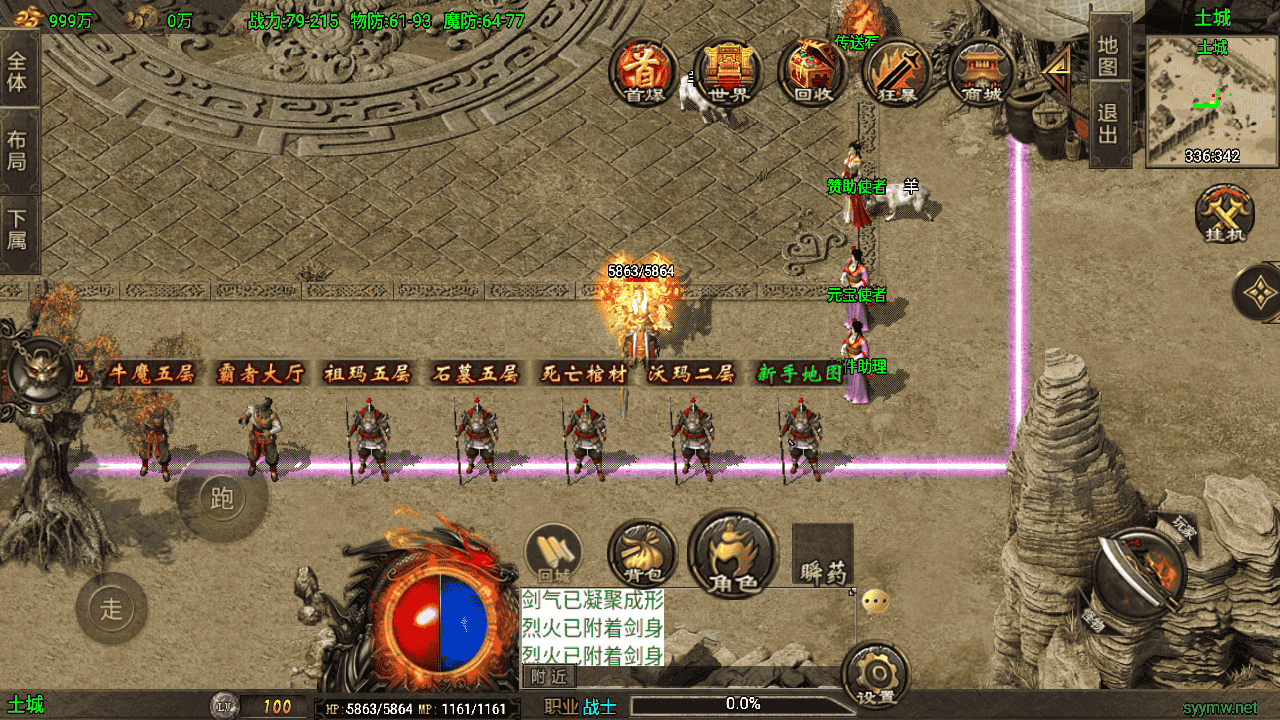Toggle 挂机 auto-battle mode

click(x=1225, y=215)
